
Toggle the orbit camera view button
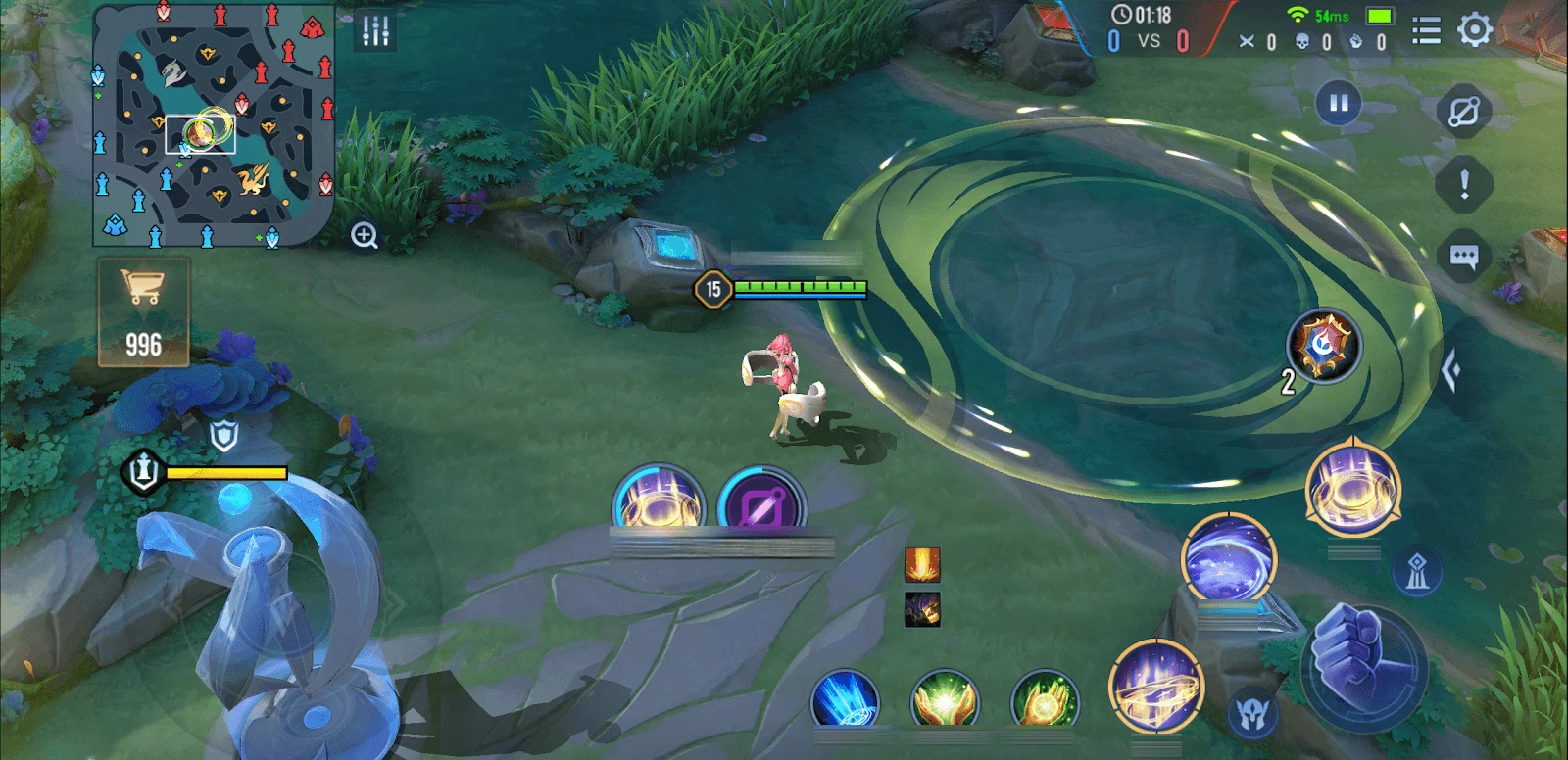click(x=1463, y=112)
